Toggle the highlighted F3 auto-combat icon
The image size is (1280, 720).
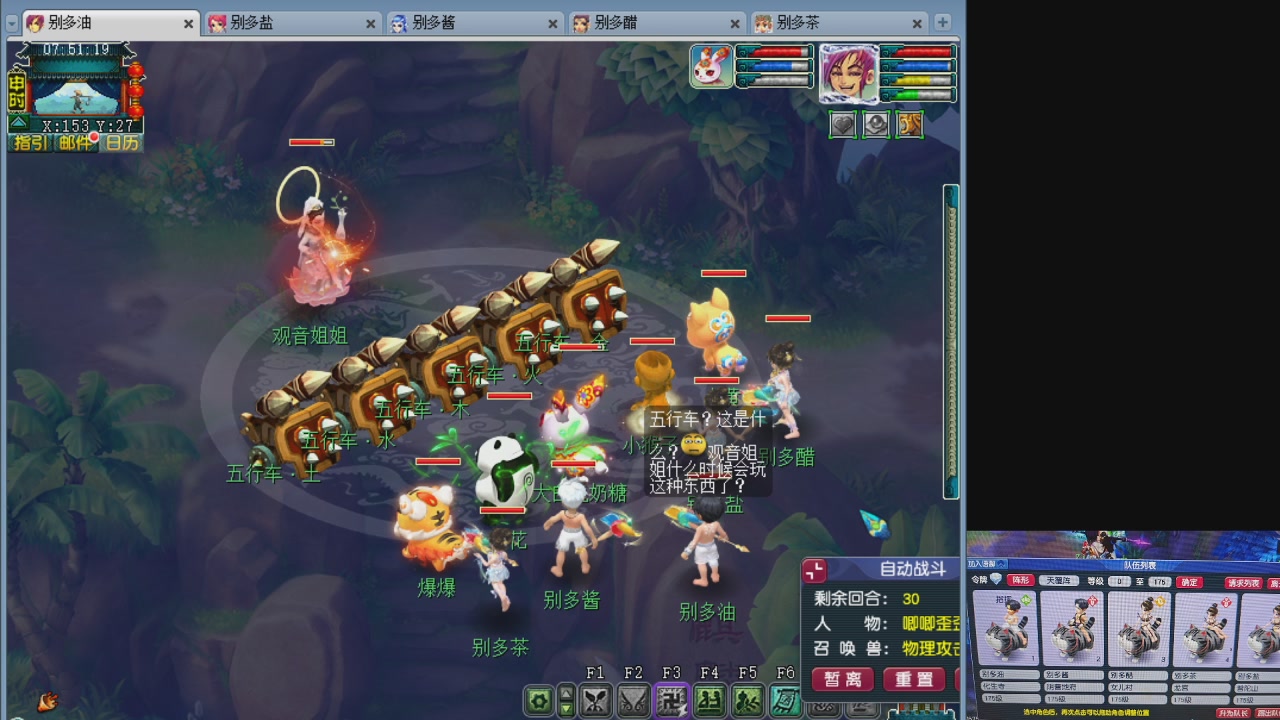(x=672, y=701)
